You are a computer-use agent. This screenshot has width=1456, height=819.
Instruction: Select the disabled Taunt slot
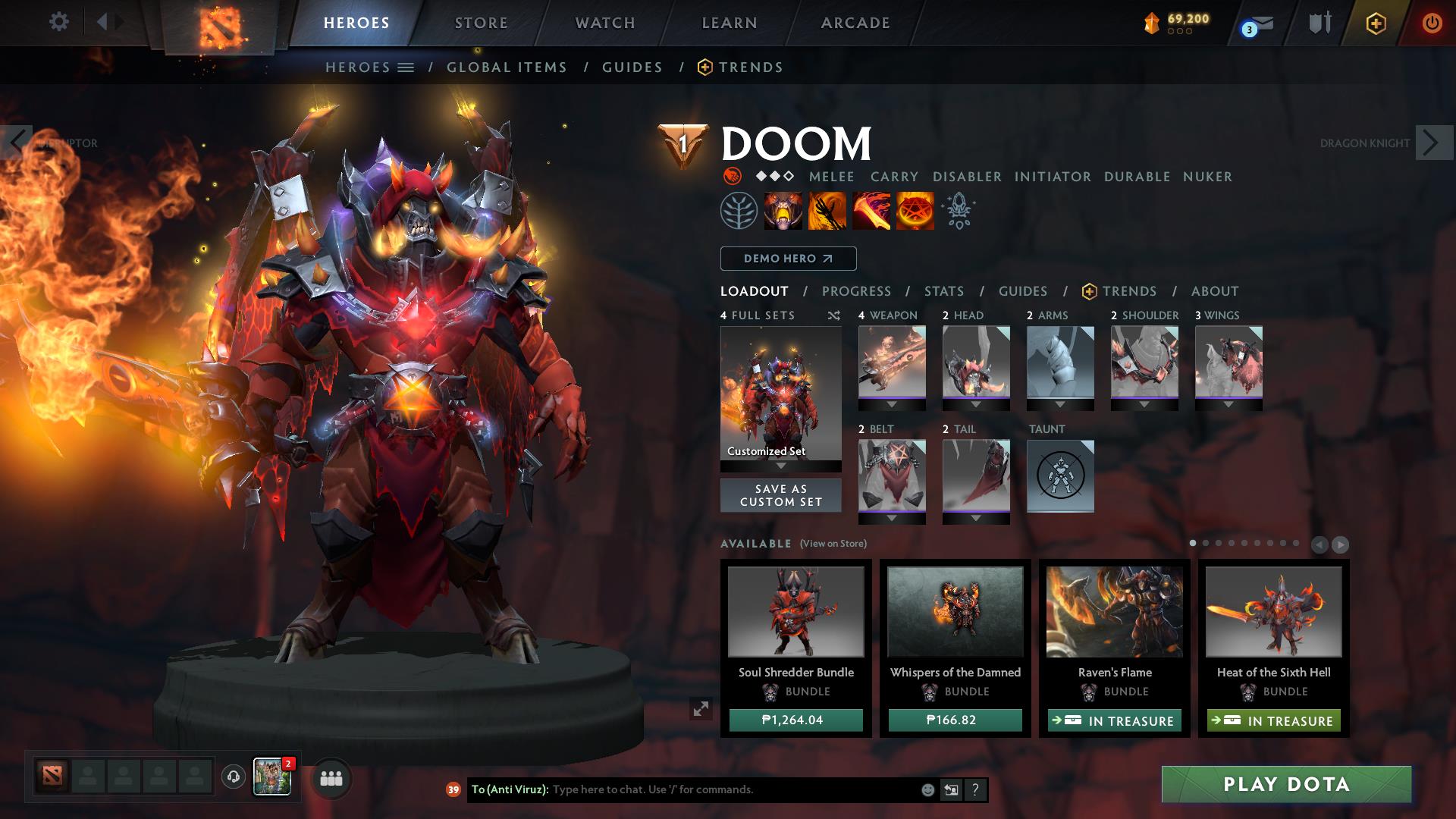coord(1060,476)
